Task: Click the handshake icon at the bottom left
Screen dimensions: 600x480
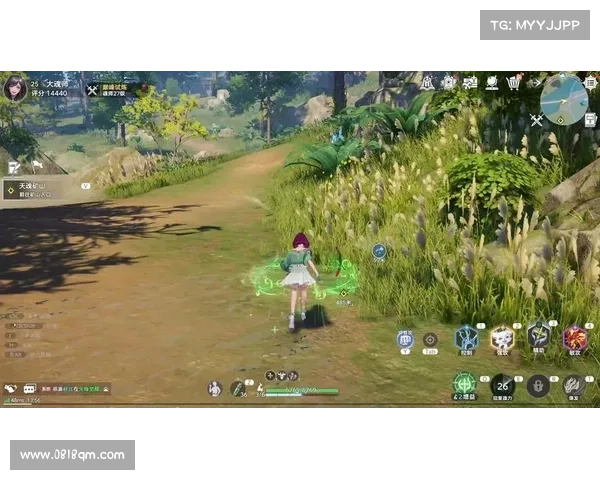Action: 11,389
